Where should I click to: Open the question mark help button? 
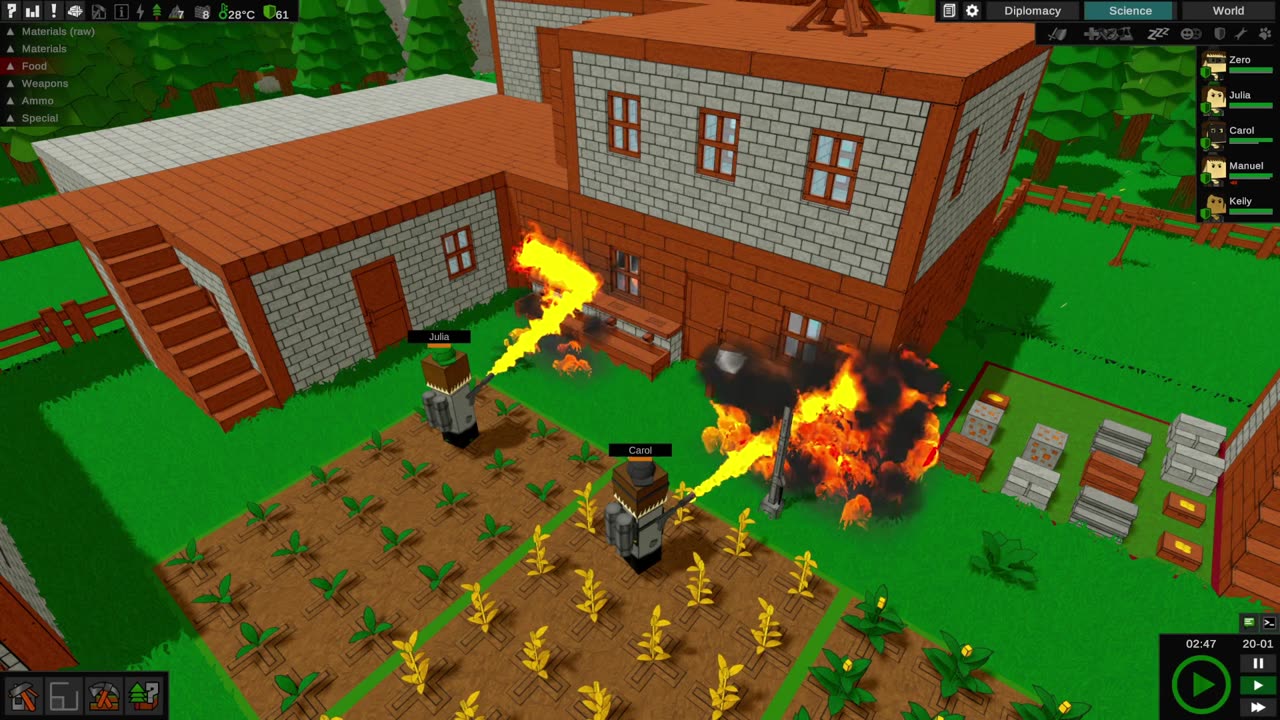click(x=11, y=12)
